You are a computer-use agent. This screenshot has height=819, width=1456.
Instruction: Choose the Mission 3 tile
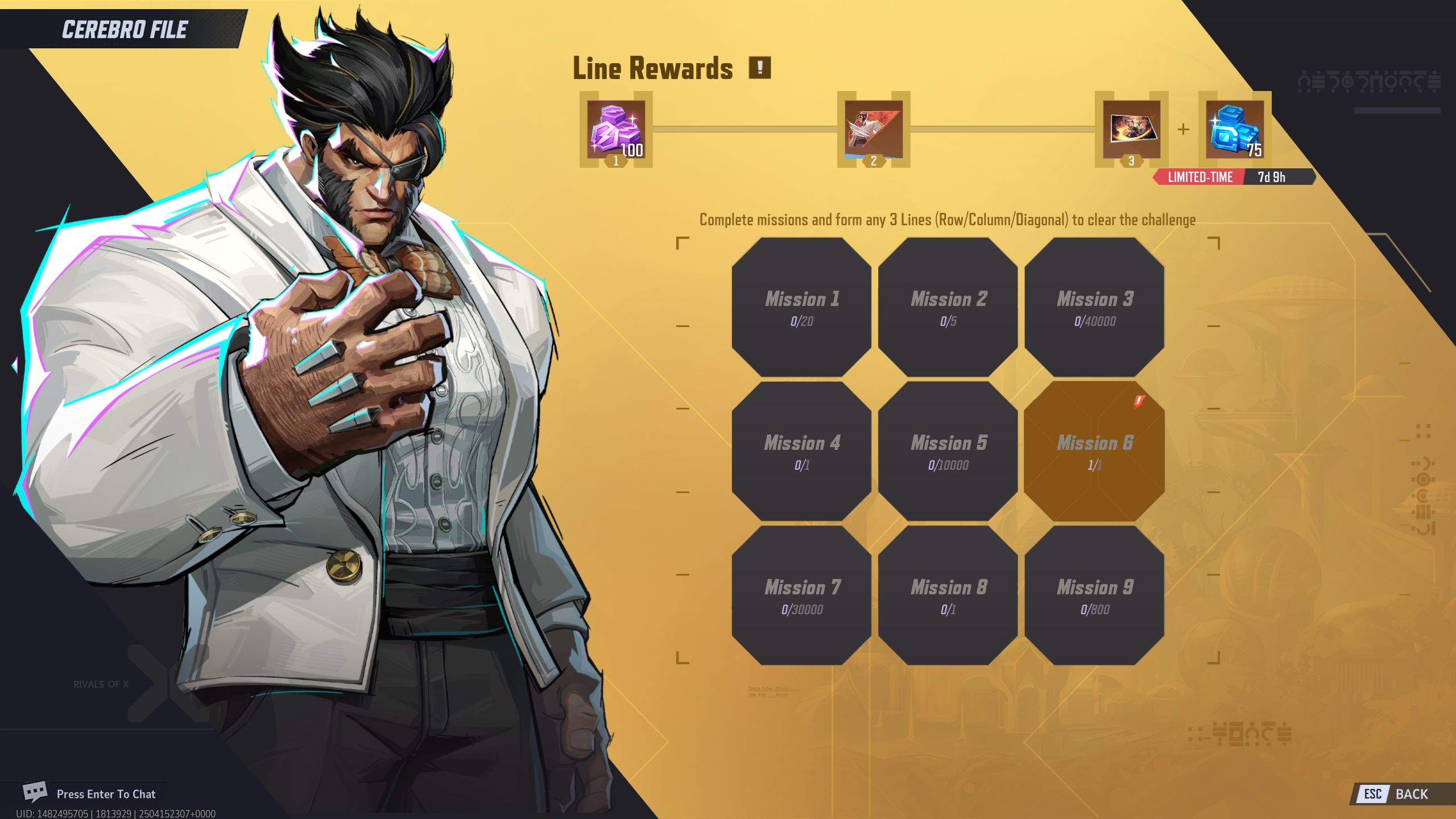click(1094, 307)
